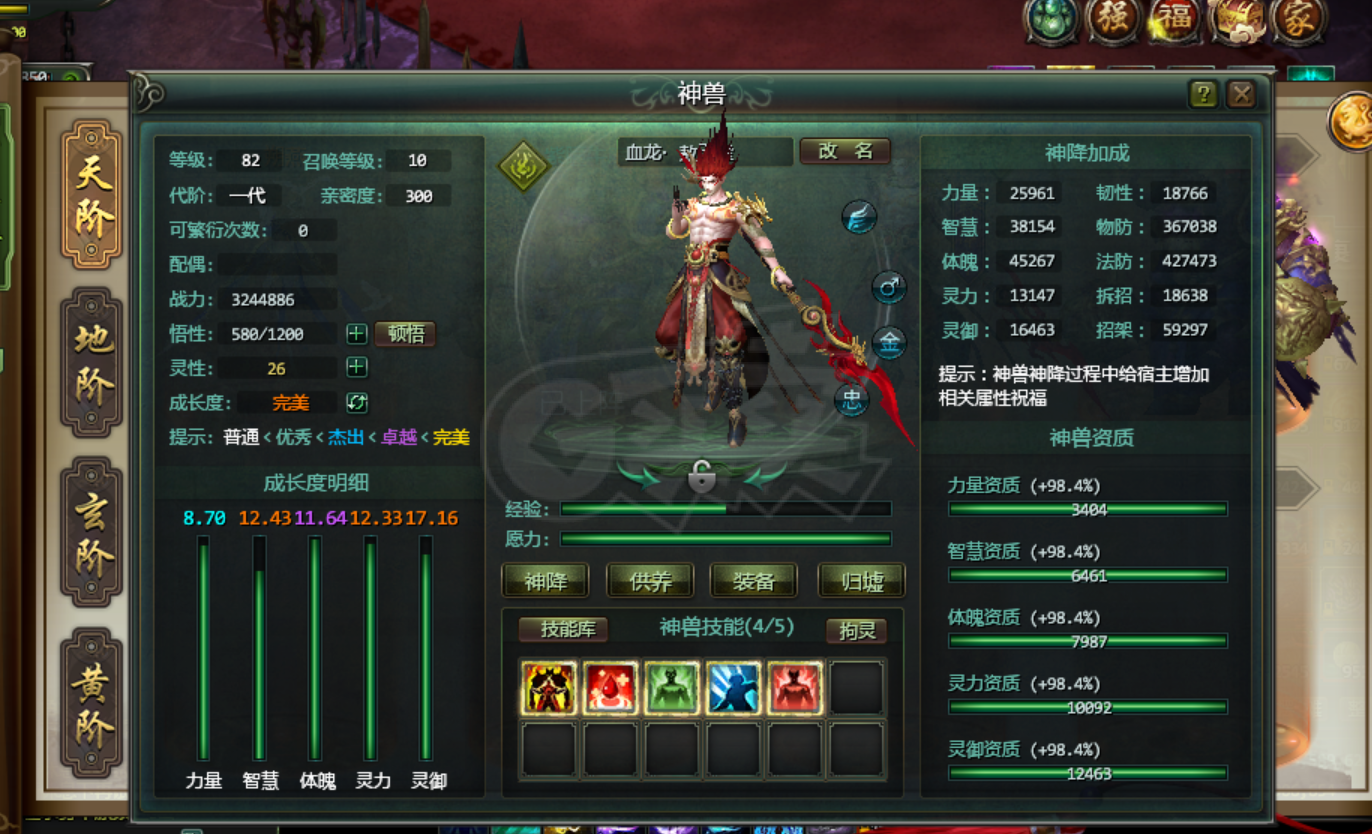Screen dimensions: 1372x834
Task: Open the ? help icon on the 神兽 window
Action: click(1204, 95)
